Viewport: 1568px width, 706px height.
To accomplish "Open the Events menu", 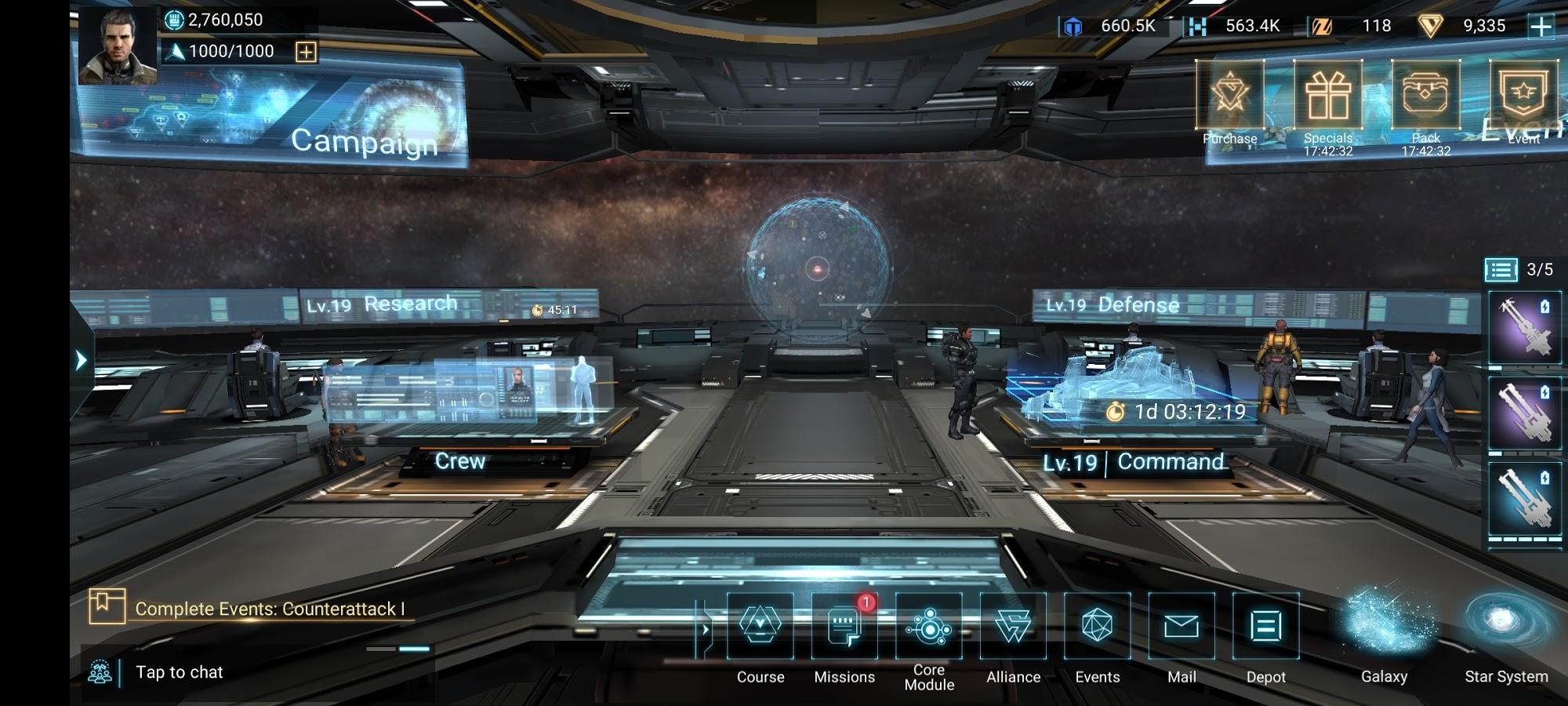I will [1098, 627].
